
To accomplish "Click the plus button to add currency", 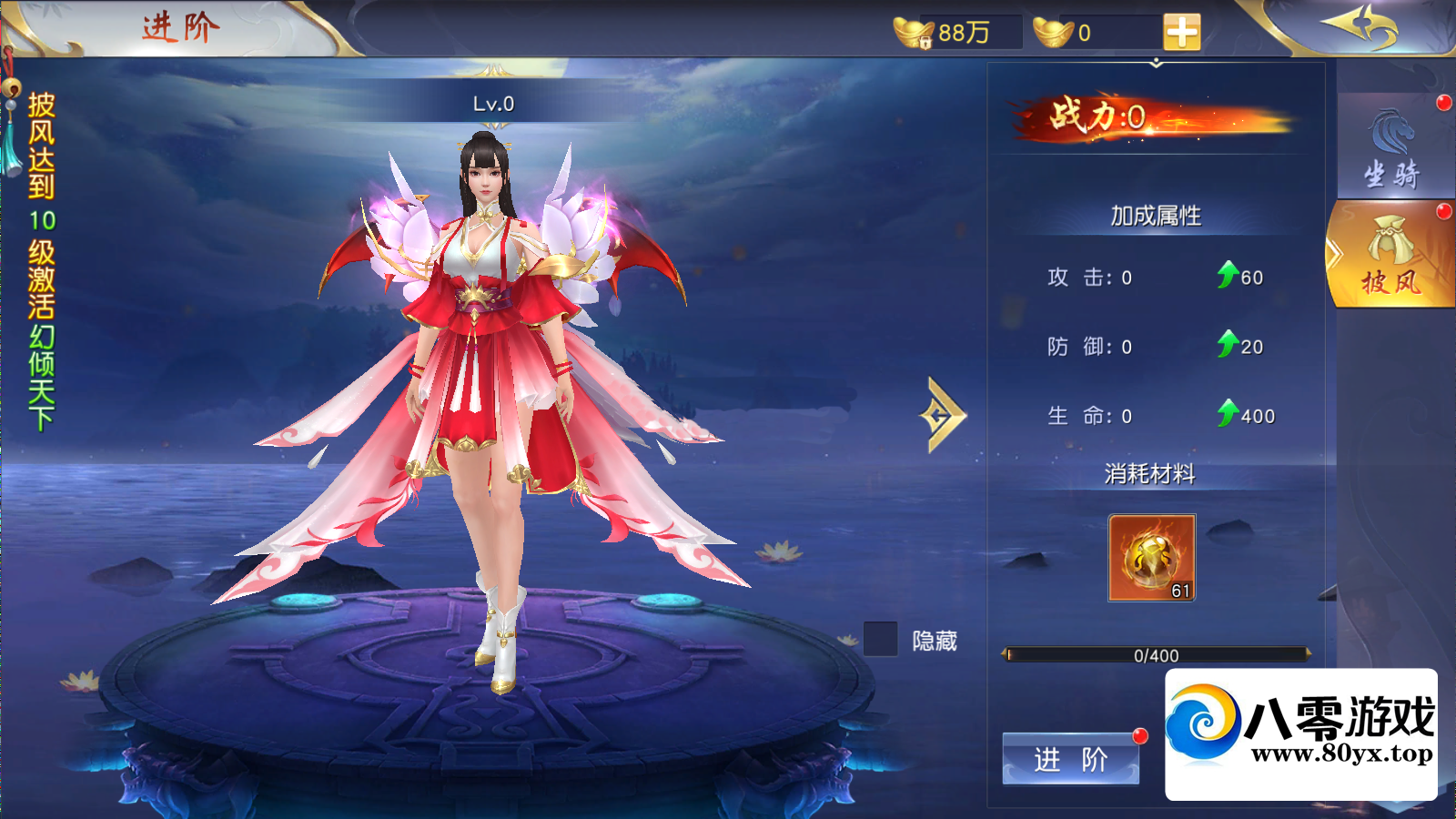I will point(1180,34).
